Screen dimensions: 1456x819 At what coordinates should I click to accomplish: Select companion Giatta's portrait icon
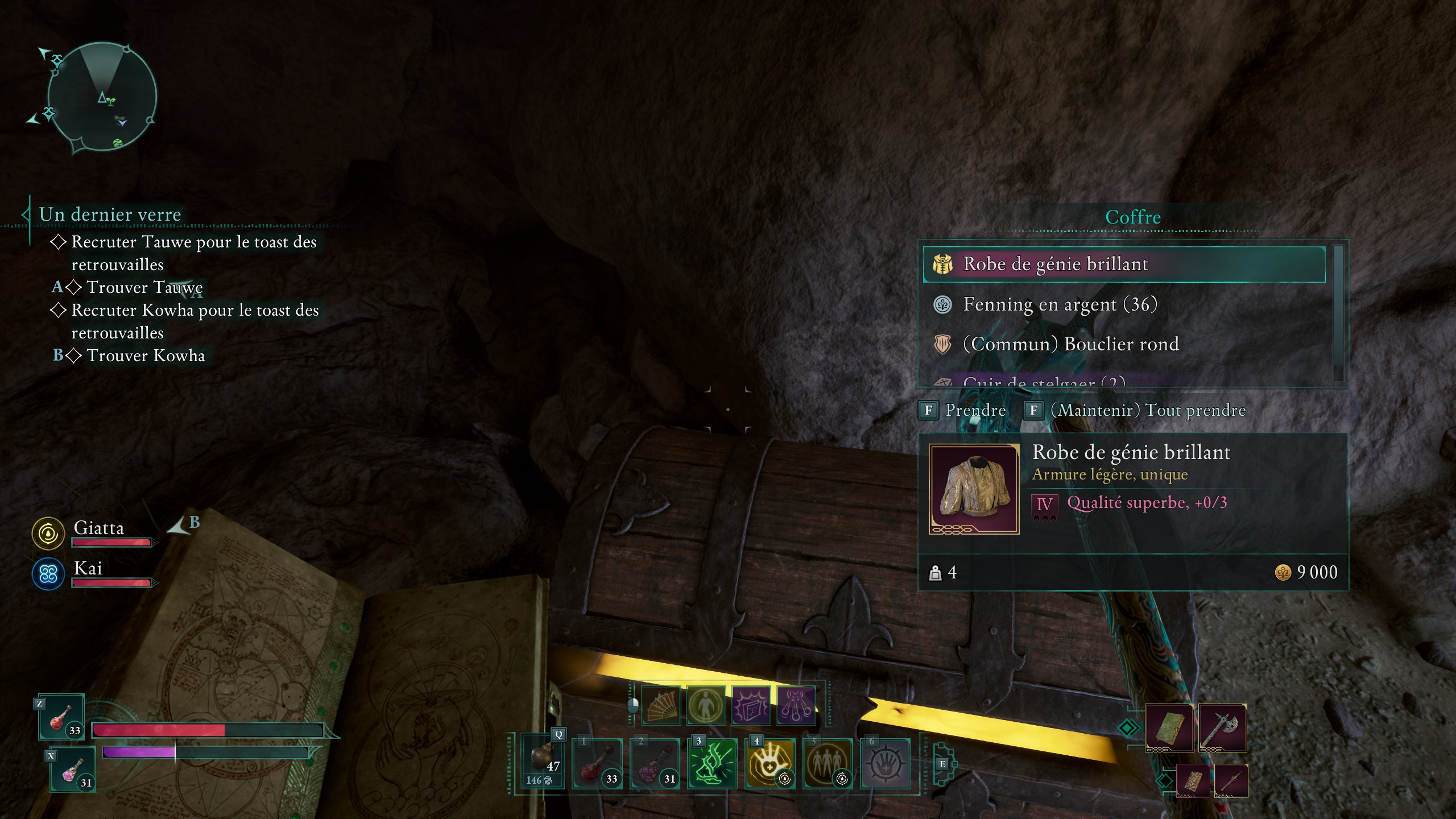pyautogui.click(x=48, y=533)
